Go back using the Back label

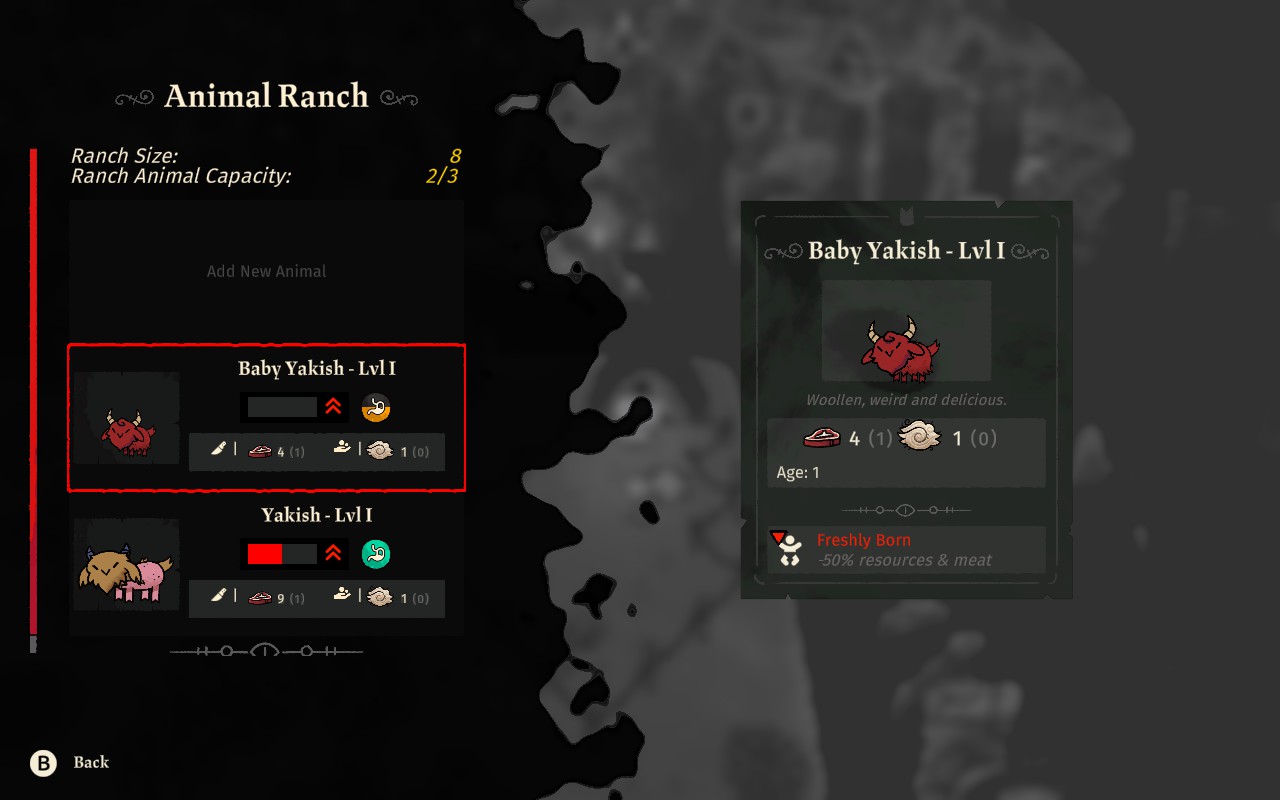[90, 763]
